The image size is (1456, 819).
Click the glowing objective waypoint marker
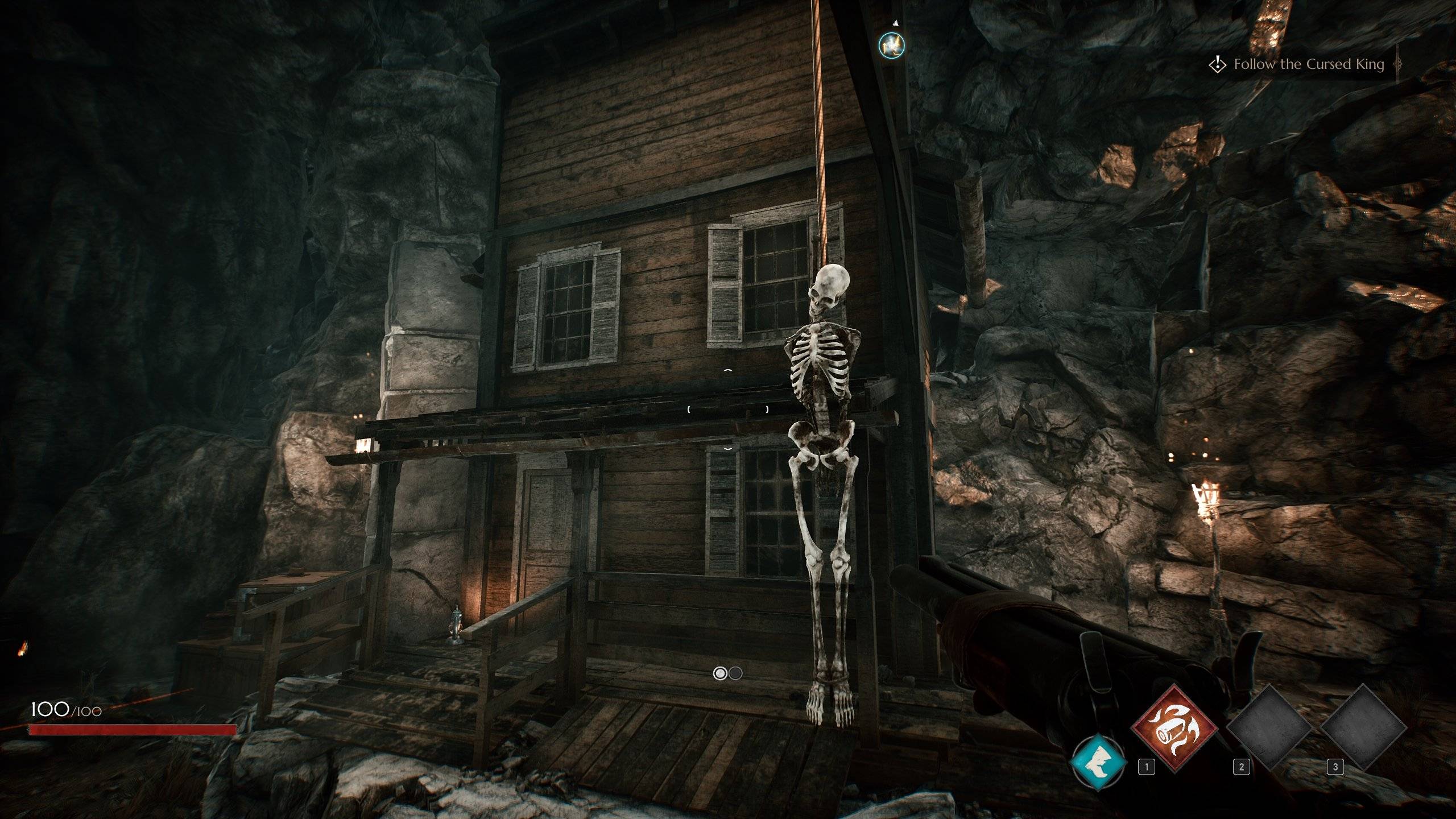891,45
